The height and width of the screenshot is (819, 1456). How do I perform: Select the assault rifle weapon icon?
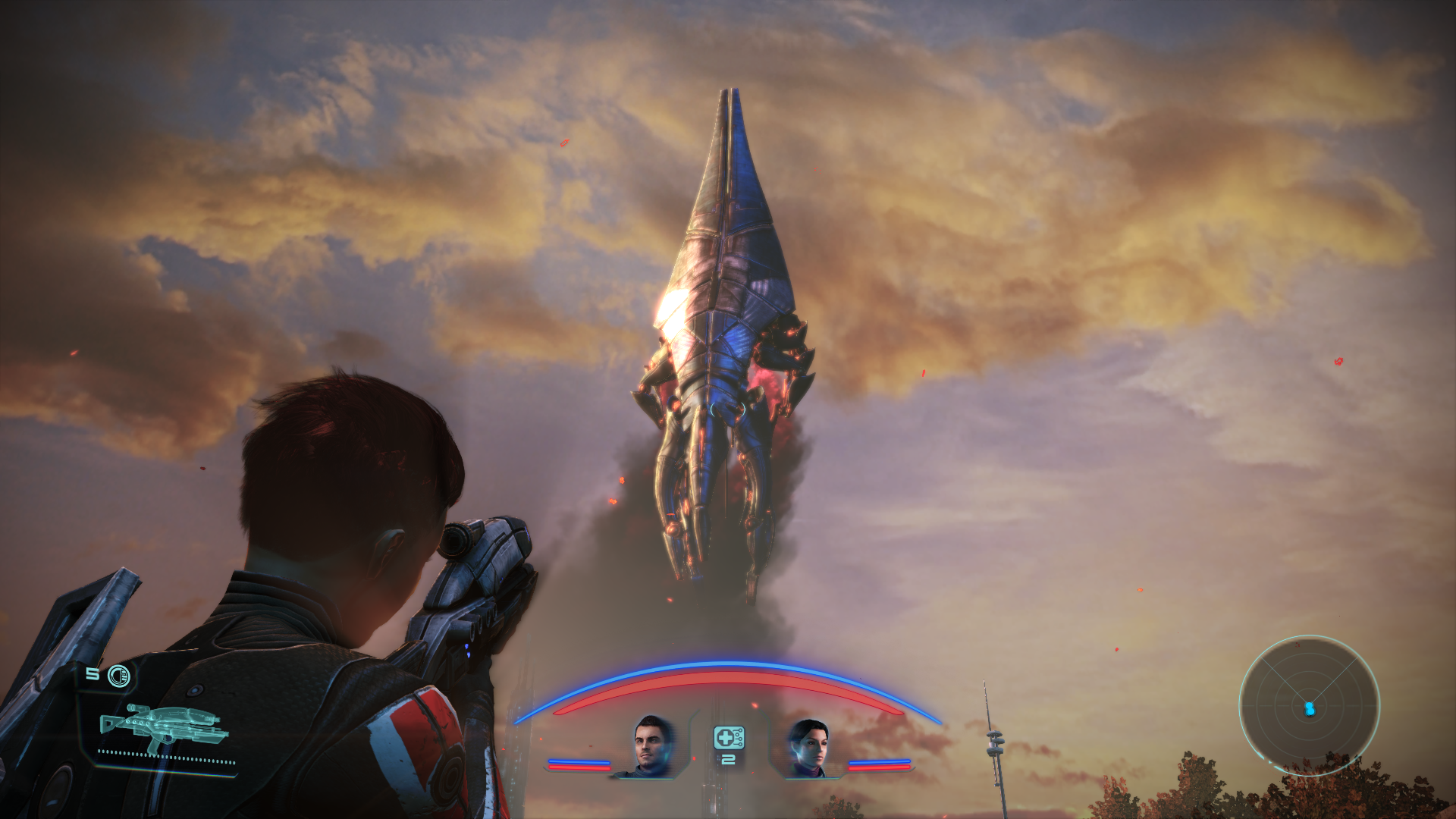pos(164,726)
